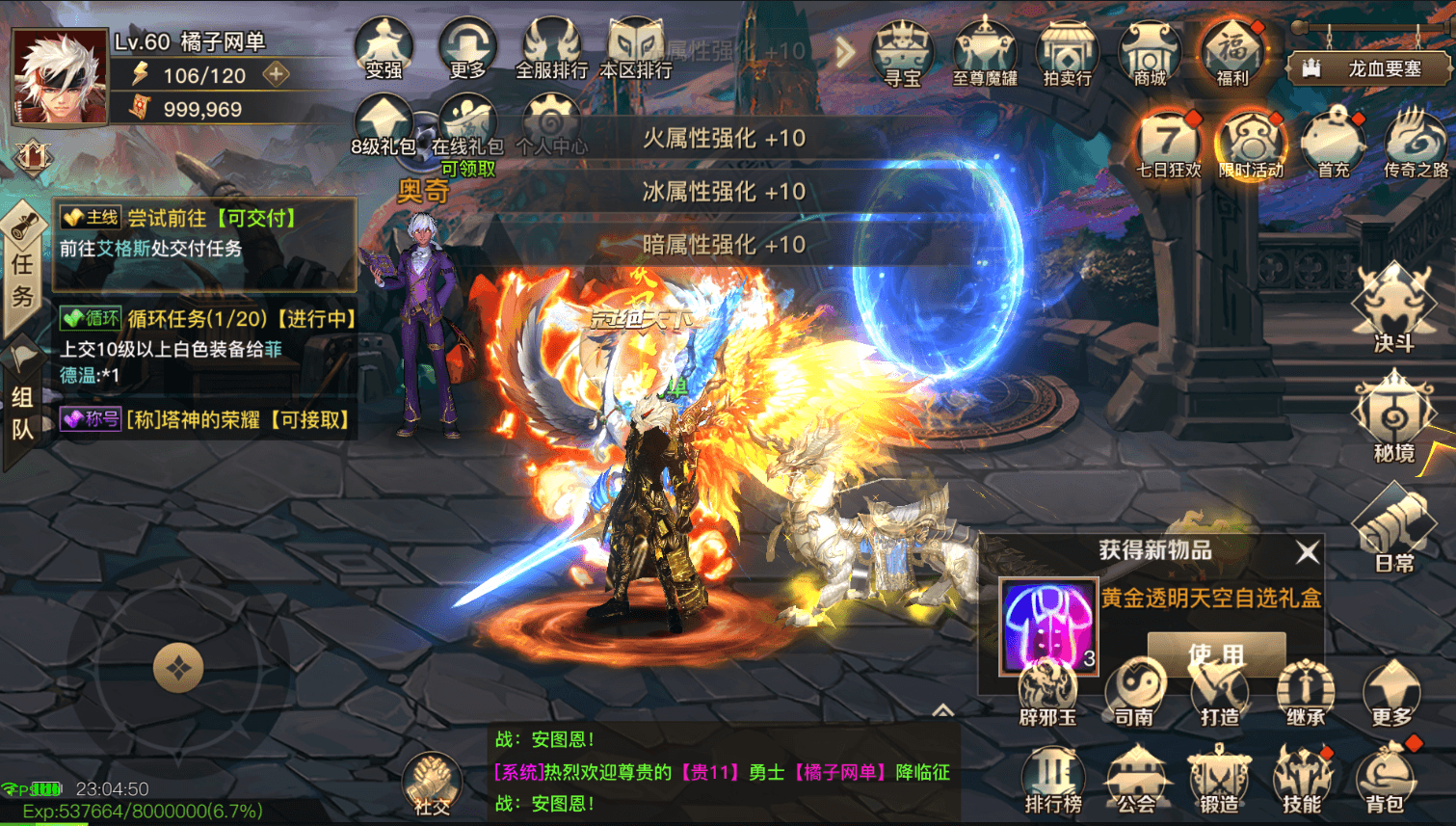Open the 龙血要塞 location map button
Screen dimensions: 1456x826
tap(1369, 68)
